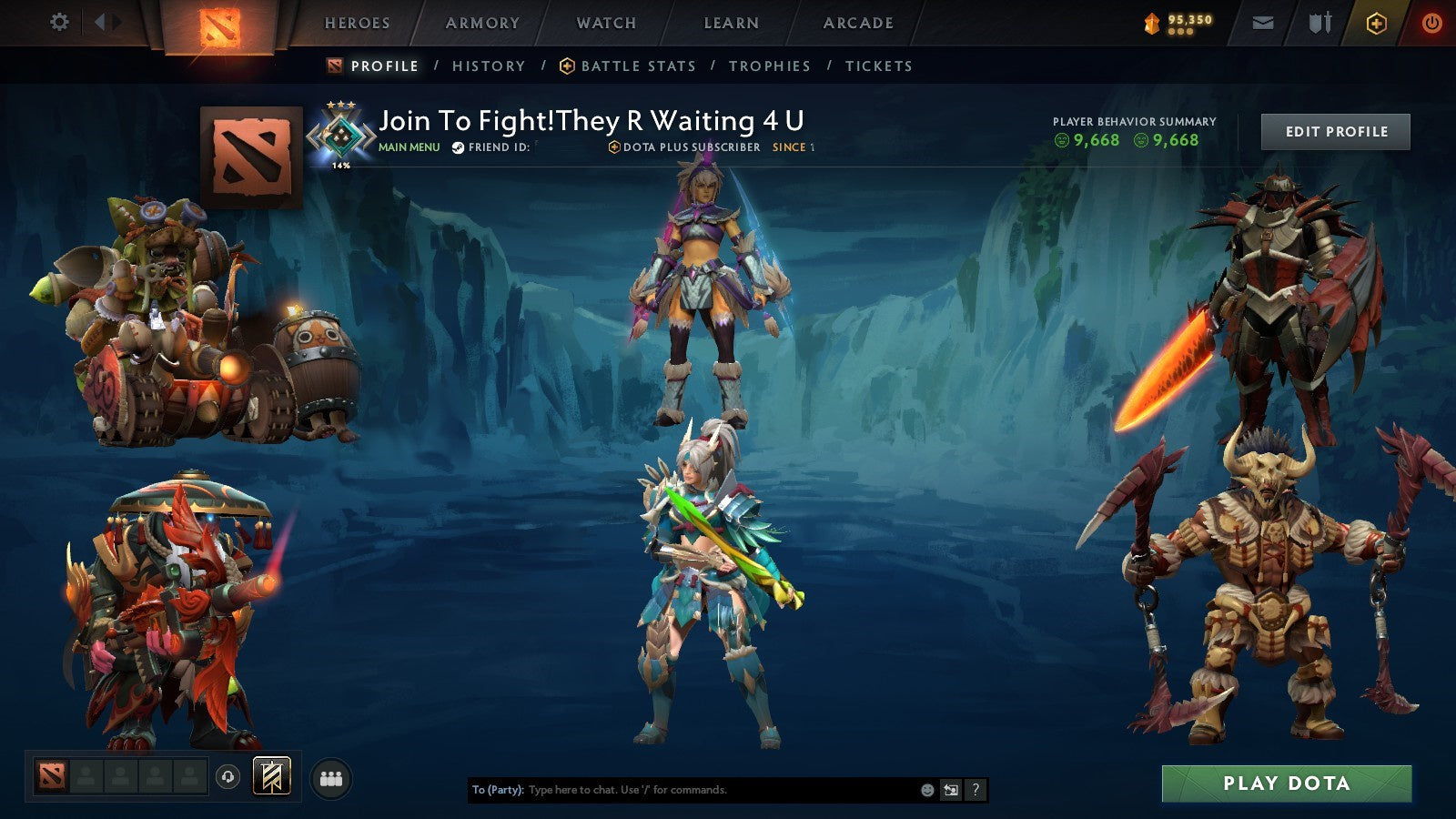Click the Dota 2 logo in the top bar

pos(219,23)
